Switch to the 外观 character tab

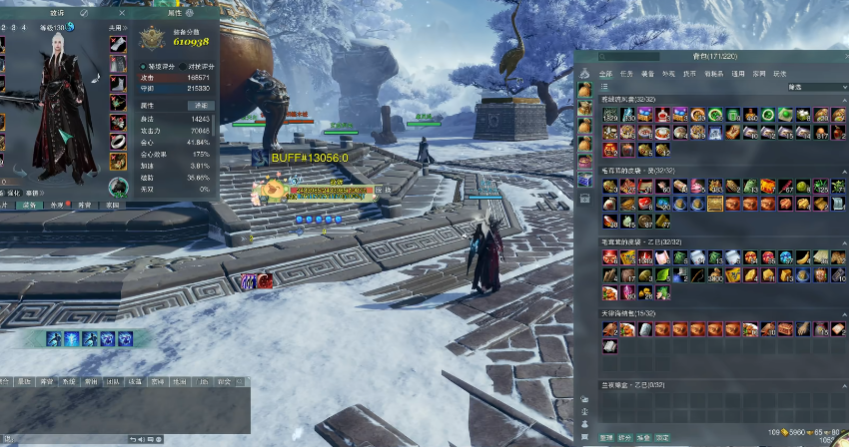coord(58,204)
